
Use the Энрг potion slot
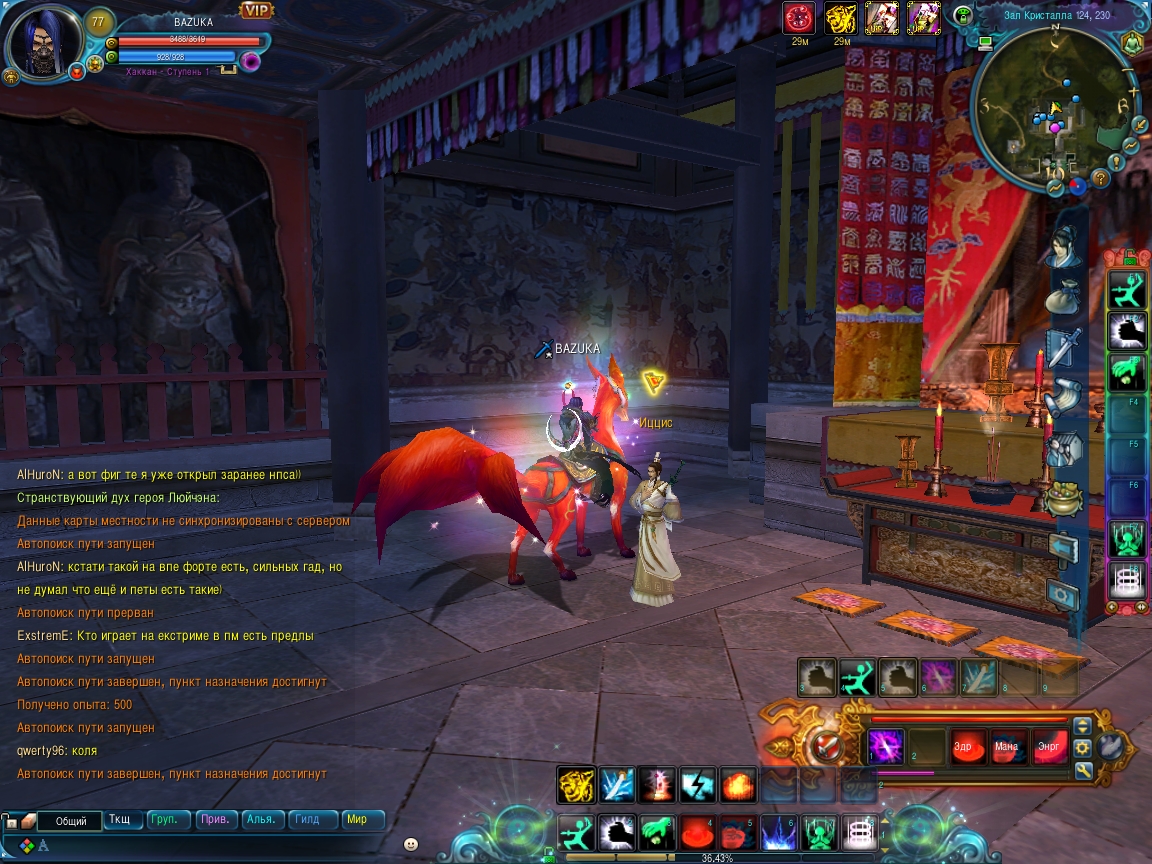[x=1046, y=747]
